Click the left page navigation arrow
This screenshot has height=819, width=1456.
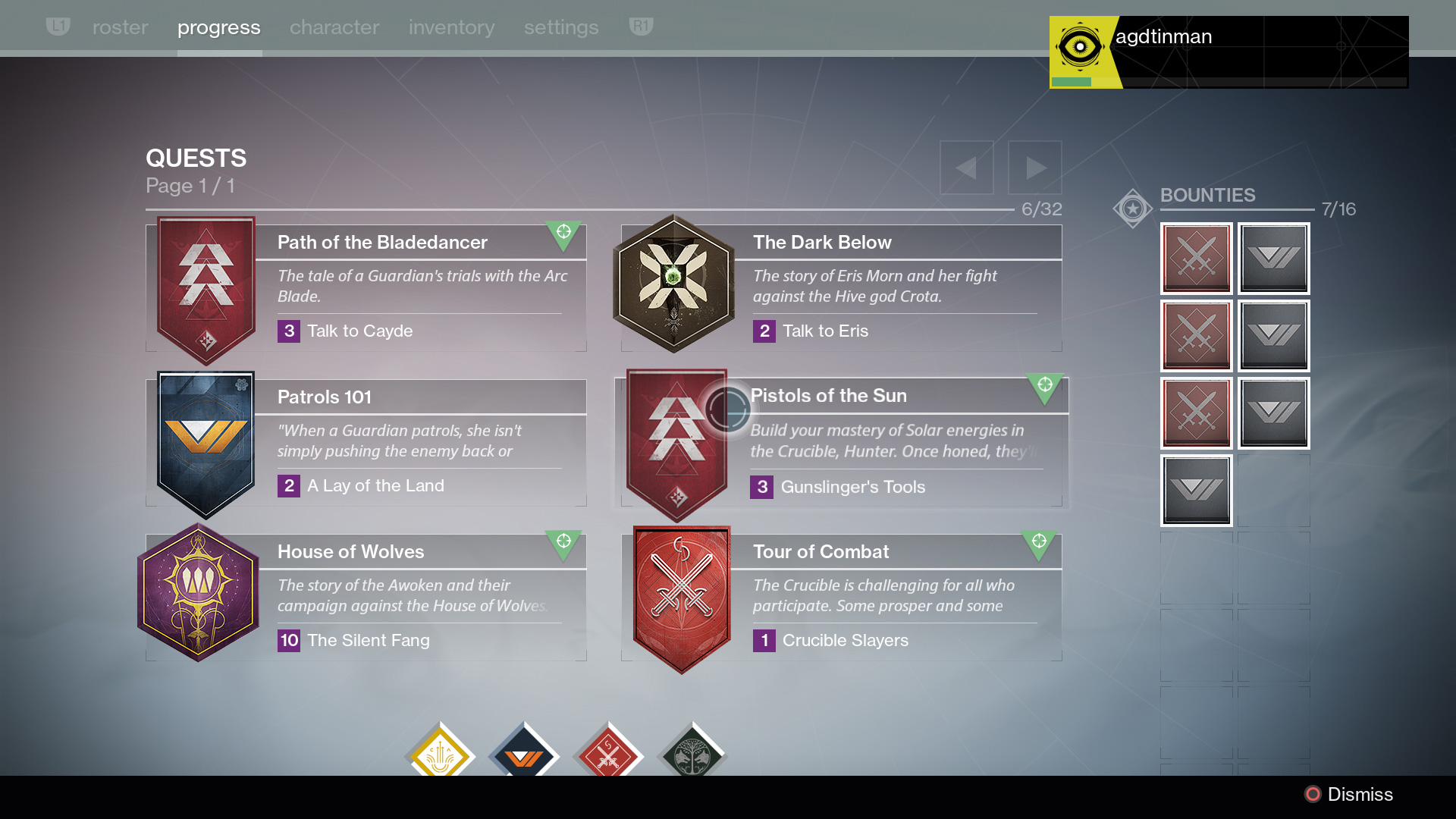pyautogui.click(x=966, y=167)
